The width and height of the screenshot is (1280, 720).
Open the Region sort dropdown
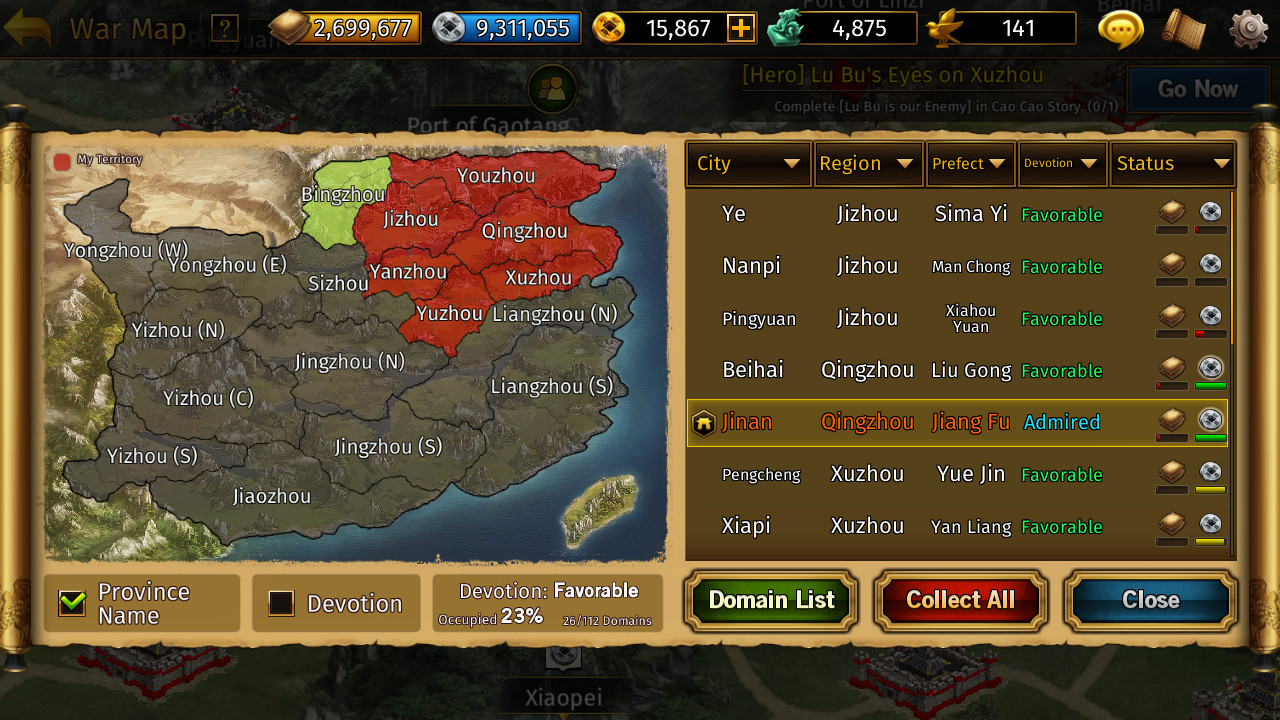click(x=868, y=163)
